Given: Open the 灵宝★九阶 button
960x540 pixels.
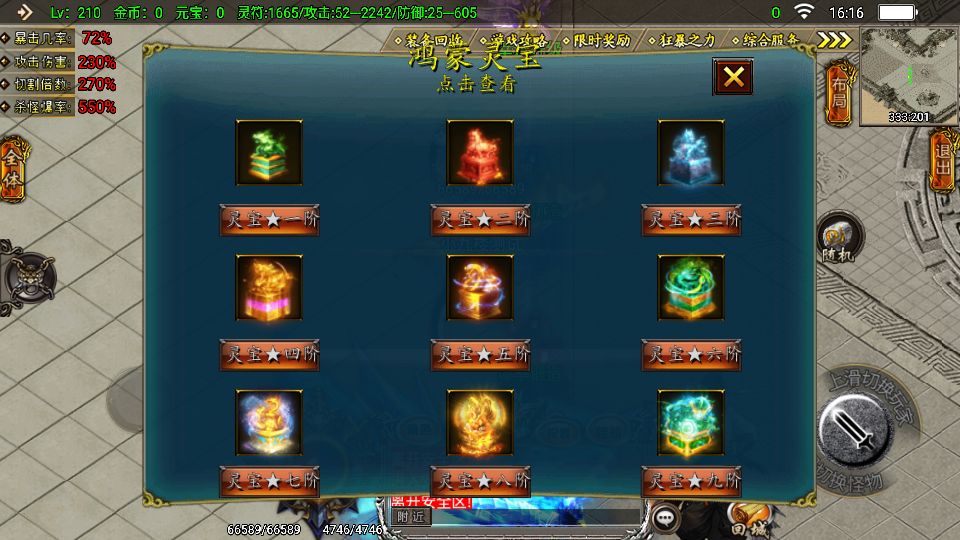Looking at the screenshot, I should (x=691, y=481).
